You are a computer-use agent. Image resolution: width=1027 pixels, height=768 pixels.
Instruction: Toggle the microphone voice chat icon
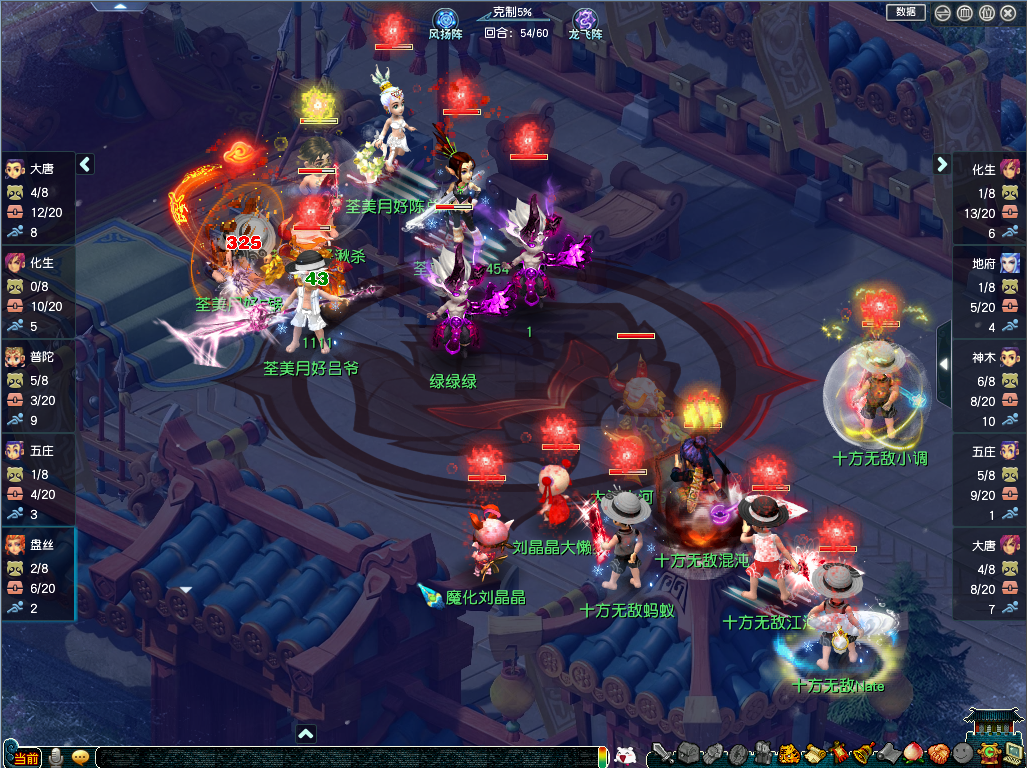click(x=56, y=757)
